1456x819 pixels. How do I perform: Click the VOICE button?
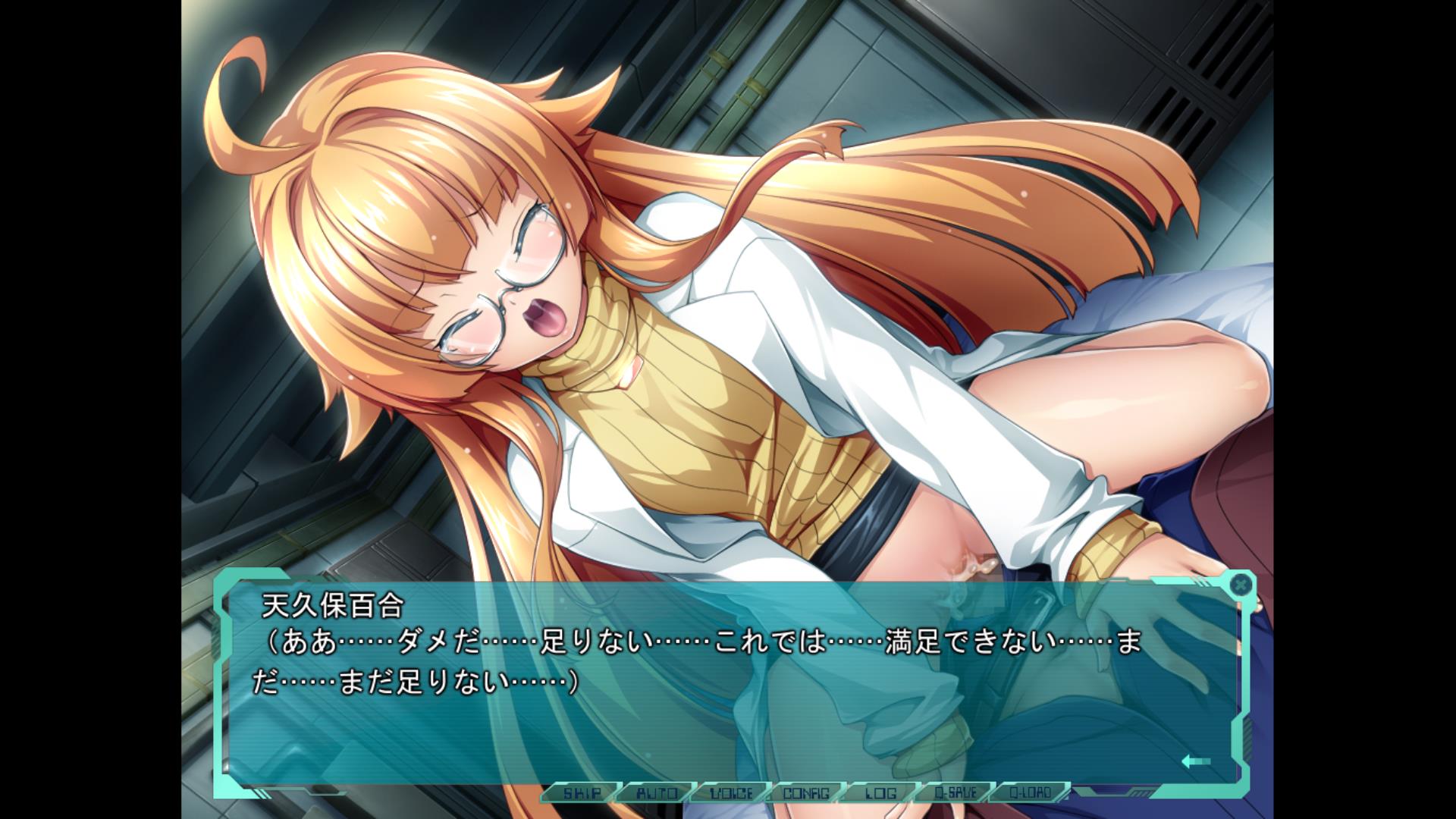[x=731, y=793]
